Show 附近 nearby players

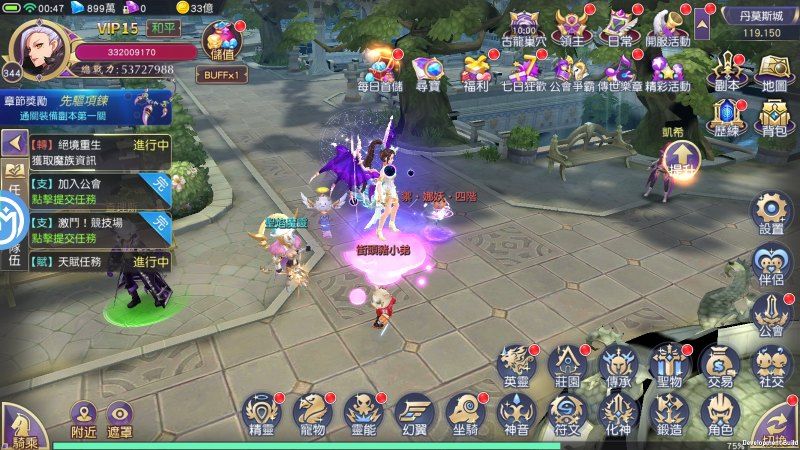[84, 421]
